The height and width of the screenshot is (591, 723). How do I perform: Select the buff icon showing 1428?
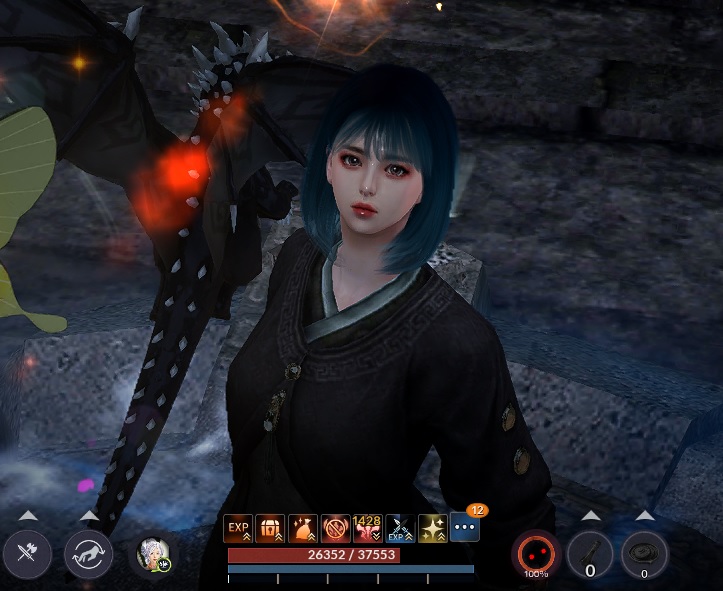pos(367,527)
